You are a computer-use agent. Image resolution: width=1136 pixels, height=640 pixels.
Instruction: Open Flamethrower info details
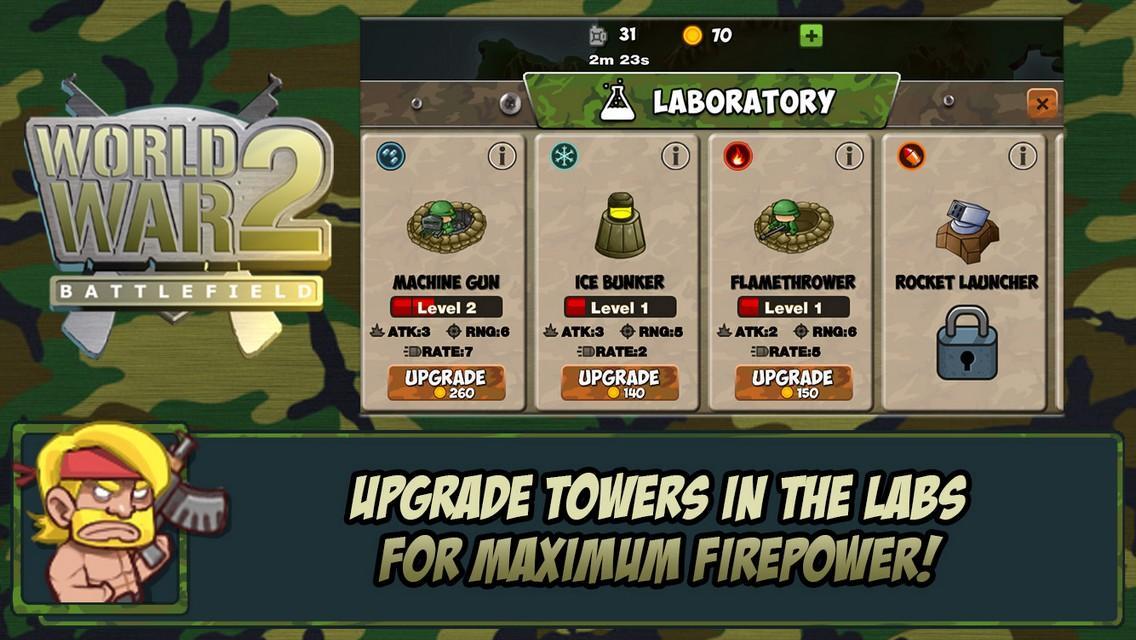(x=849, y=156)
